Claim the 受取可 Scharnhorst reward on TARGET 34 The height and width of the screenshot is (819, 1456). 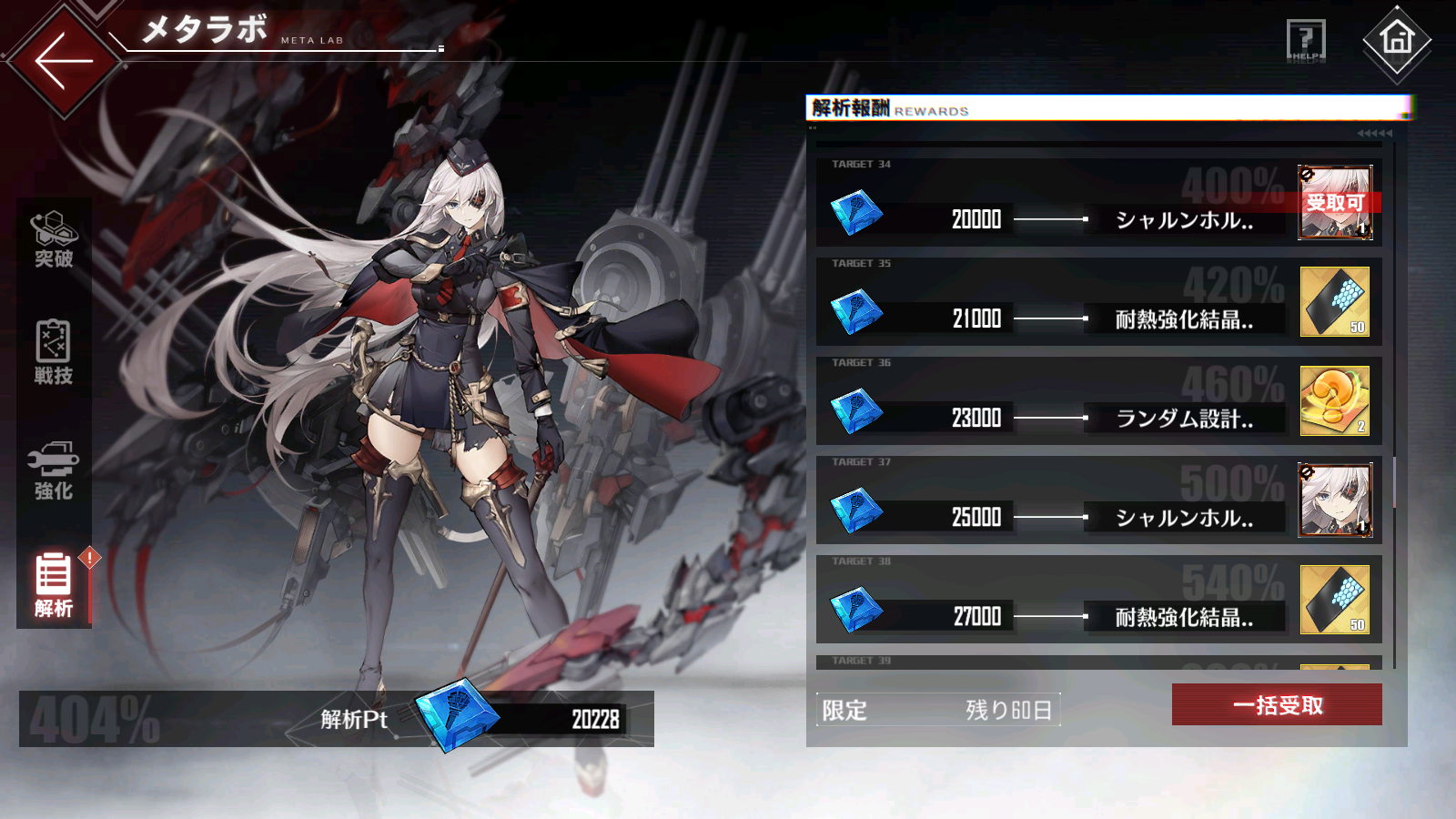1334,202
